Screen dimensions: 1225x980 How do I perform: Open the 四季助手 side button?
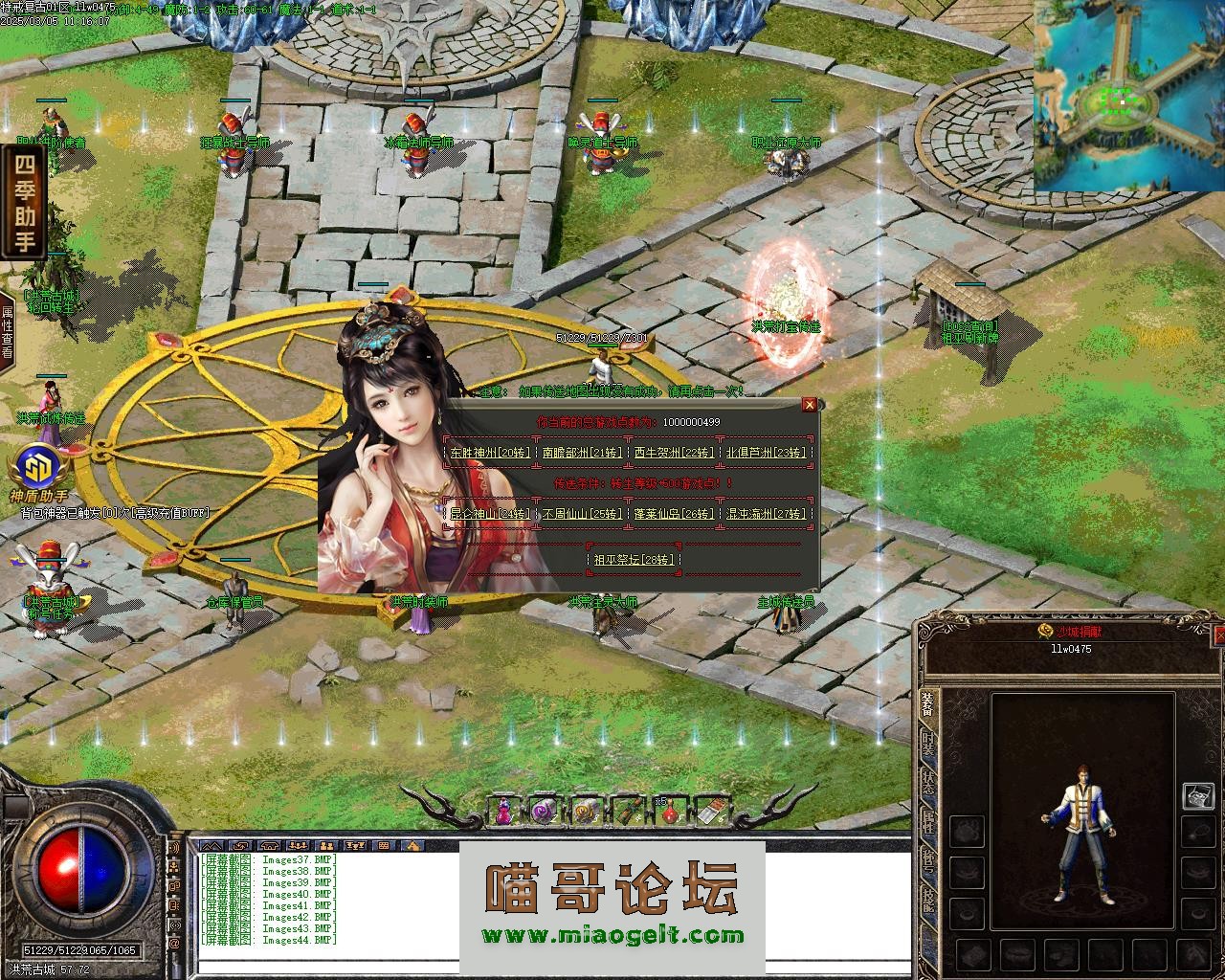23,202
